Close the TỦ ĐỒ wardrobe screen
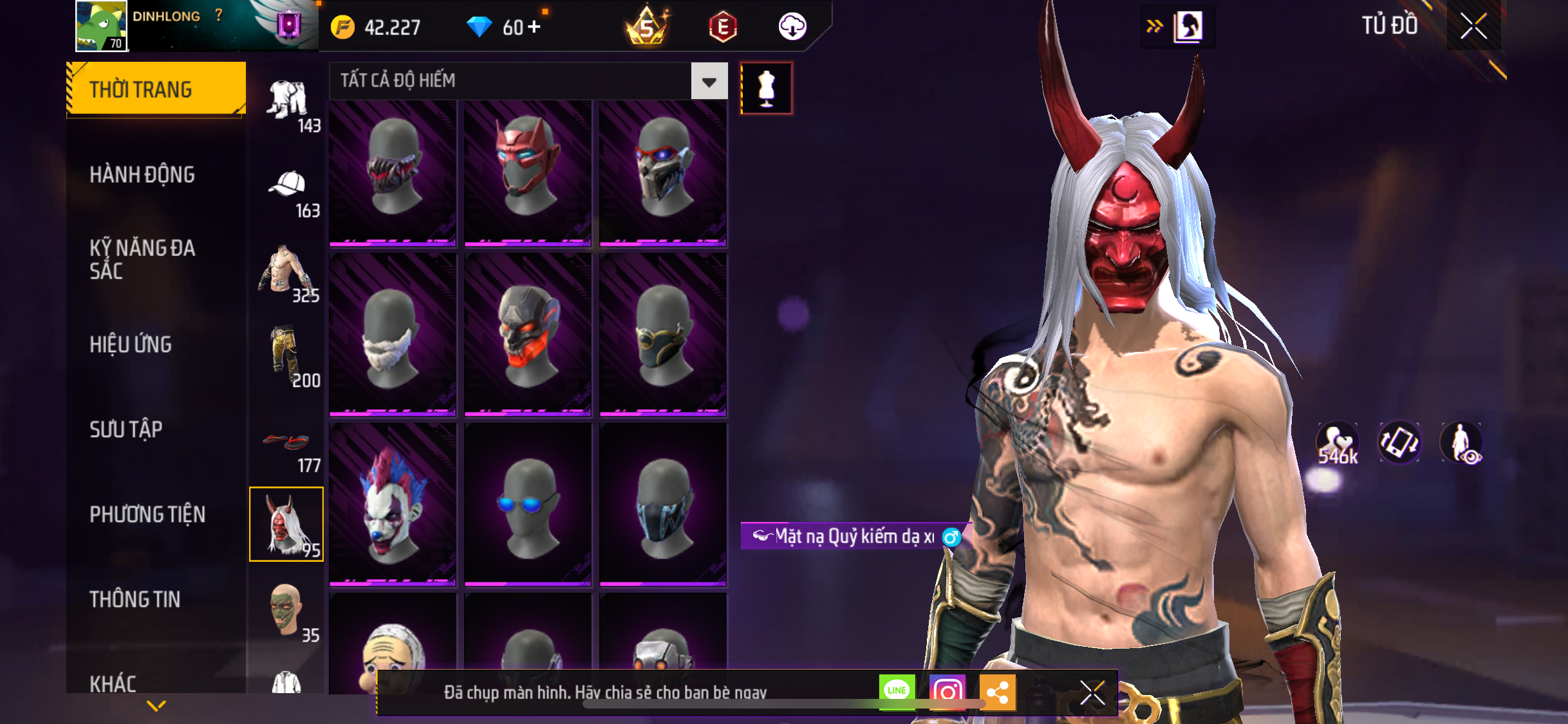The width and height of the screenshot is (1568, 724). click(1473, 26)
